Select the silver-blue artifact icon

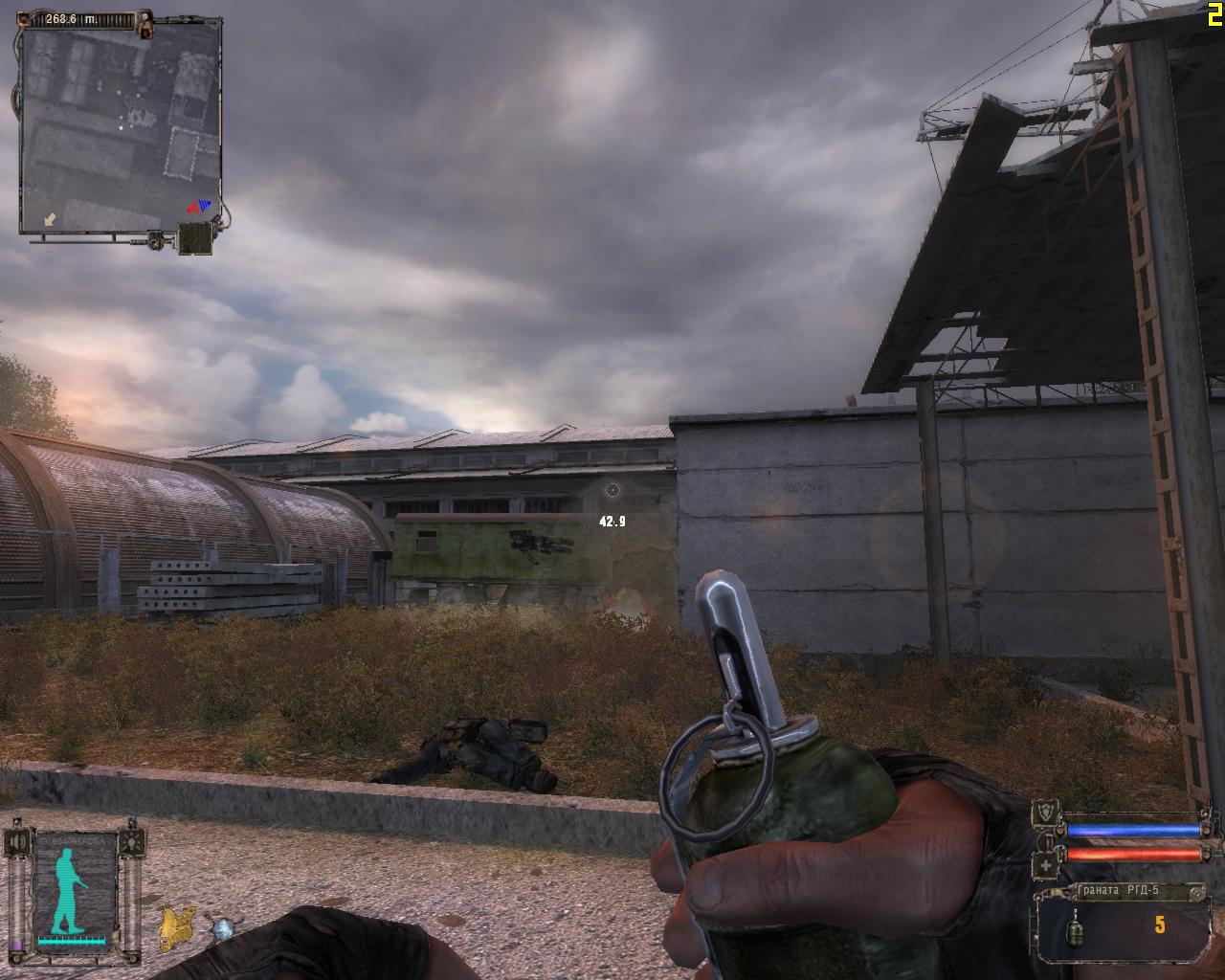click(224, 928)
